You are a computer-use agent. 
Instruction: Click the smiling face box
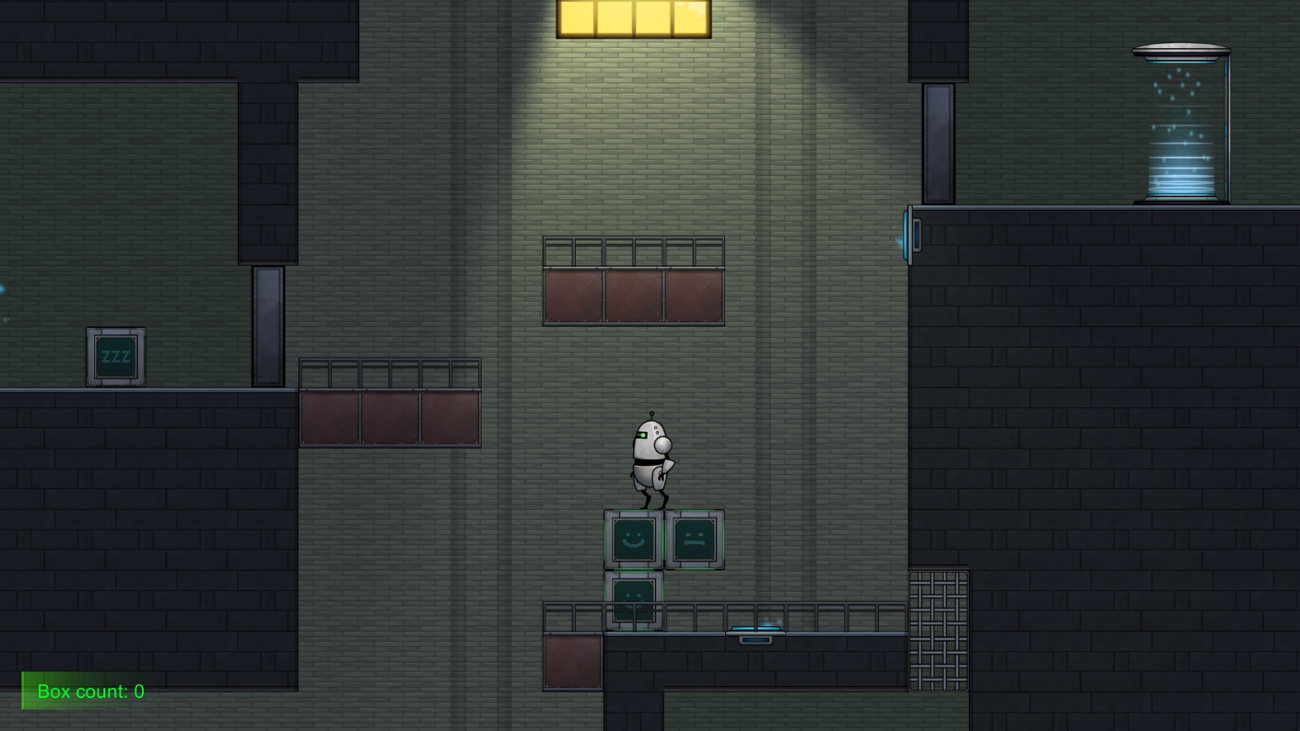(631, 539)
